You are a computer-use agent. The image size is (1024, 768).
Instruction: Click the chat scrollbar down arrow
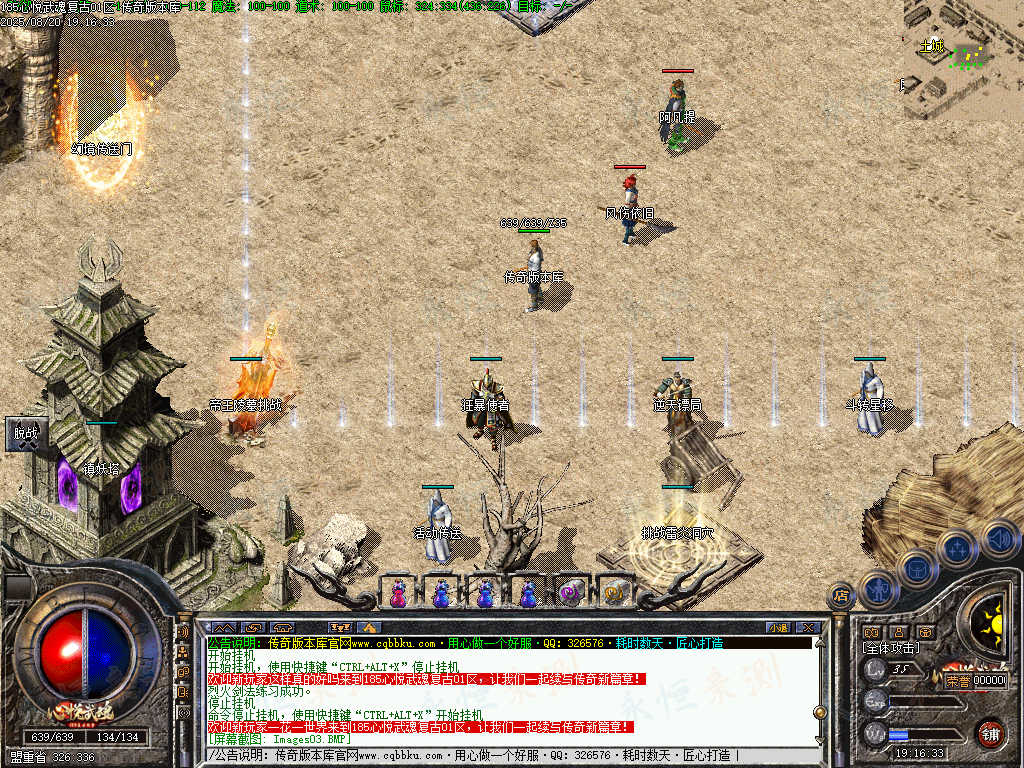[x=820, y=740]
